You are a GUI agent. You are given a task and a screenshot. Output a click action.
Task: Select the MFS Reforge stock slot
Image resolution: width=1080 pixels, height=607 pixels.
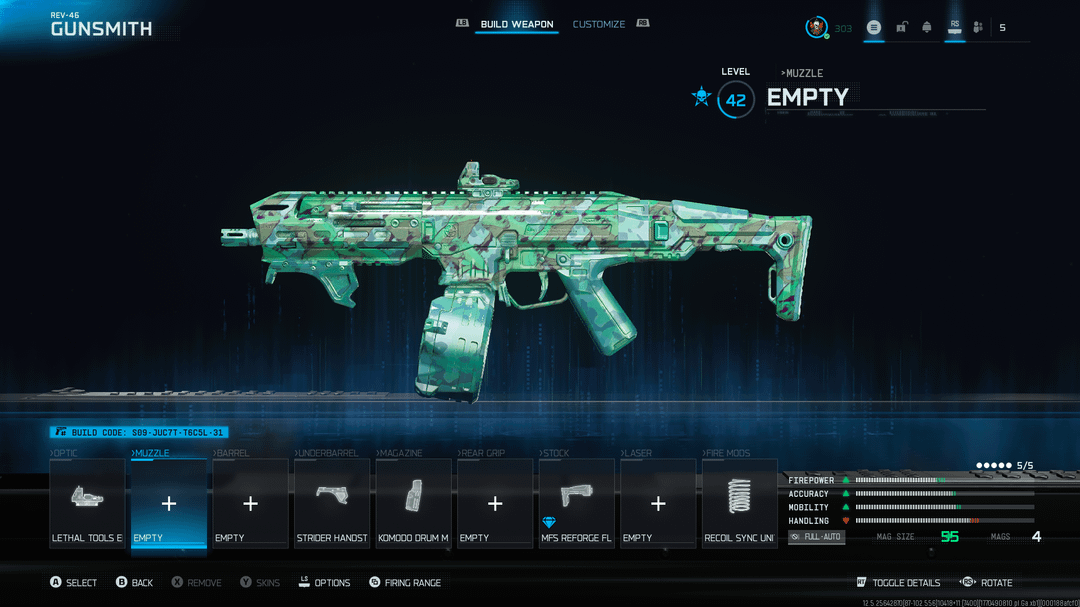click(x=577, y=503)
